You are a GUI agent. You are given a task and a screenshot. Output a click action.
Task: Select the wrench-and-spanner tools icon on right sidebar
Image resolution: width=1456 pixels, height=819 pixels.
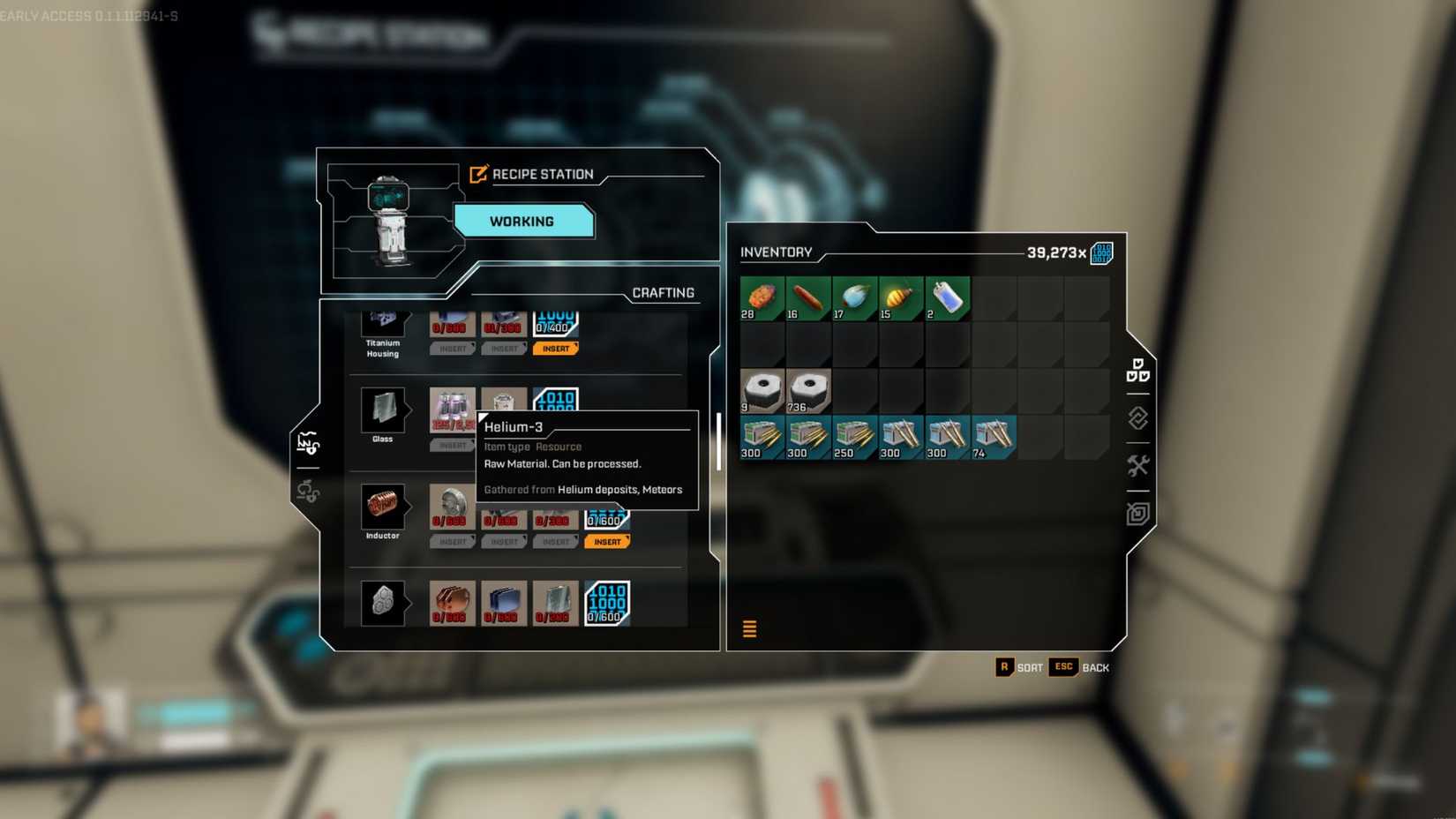click(x=1140, y=464)
